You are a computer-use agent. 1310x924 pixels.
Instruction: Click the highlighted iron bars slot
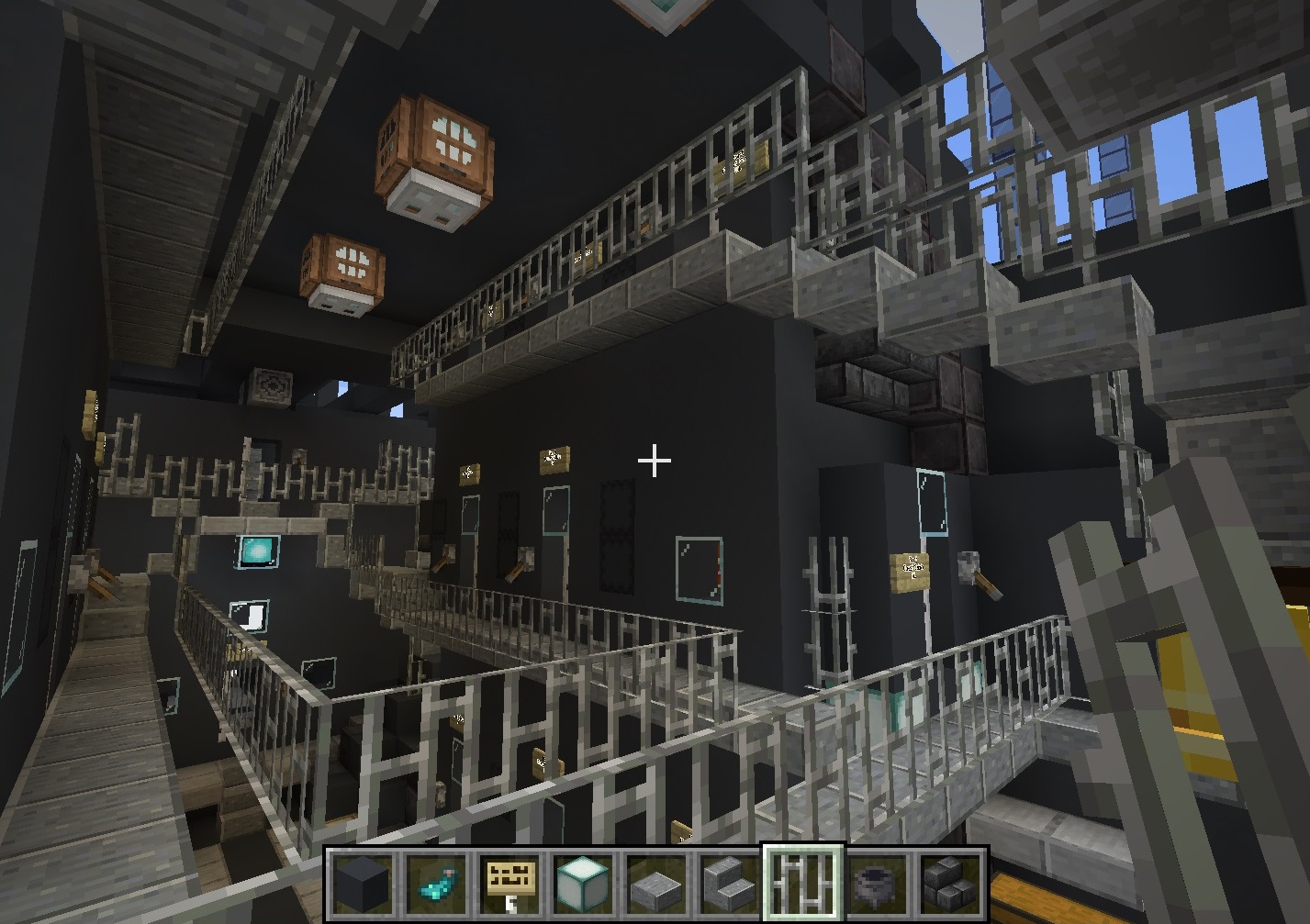pyautogui.click(x=803, y=884)
